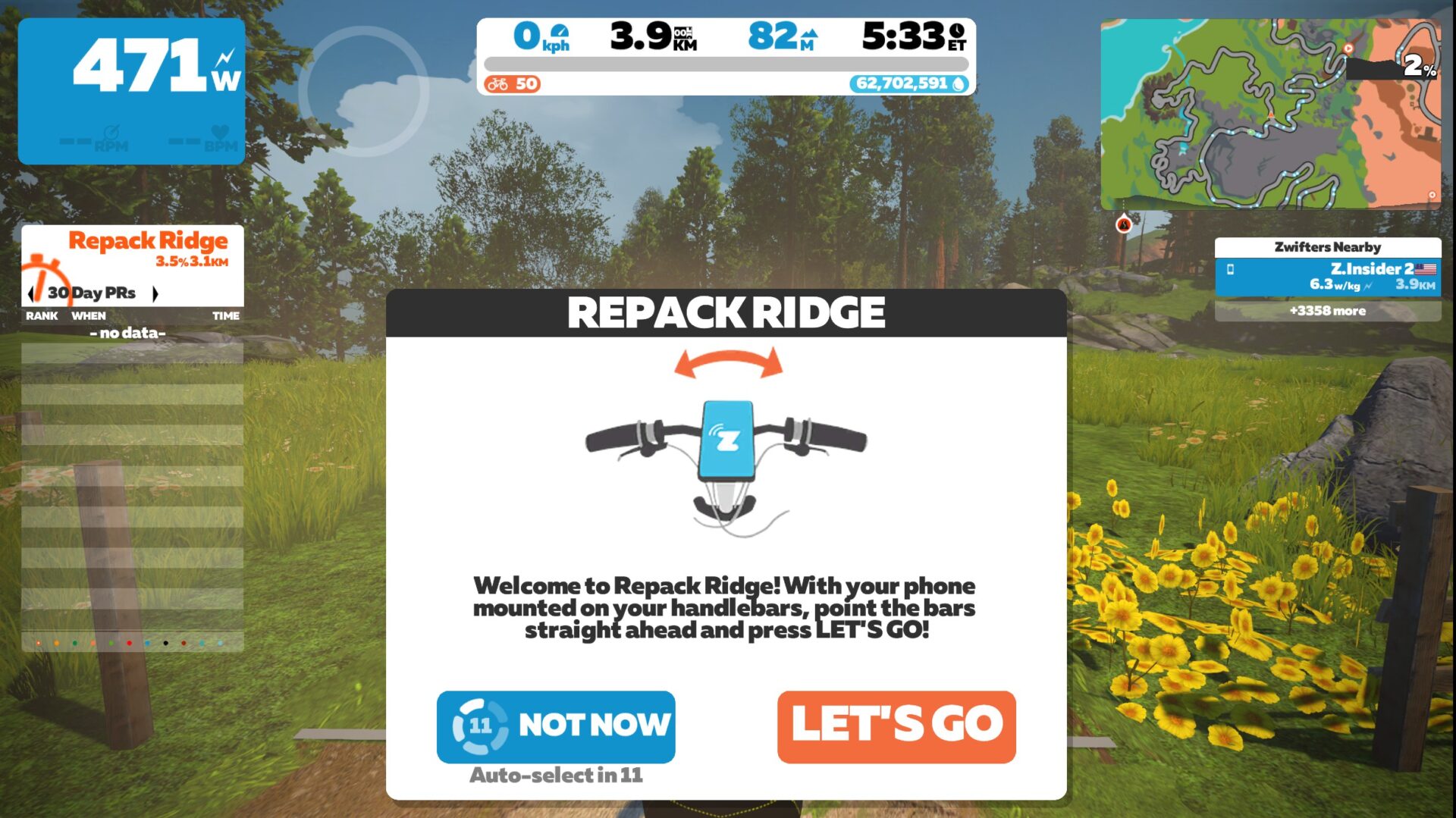Viewport: 1456px width, 818px height.
Task: Expand the +3358 more Zwifters list
Action: point(1327,311)
